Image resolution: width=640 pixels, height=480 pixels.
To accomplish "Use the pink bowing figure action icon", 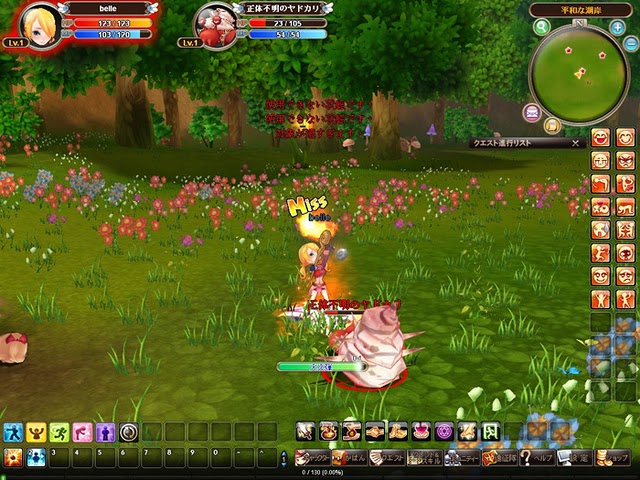I will pos(82,432).
